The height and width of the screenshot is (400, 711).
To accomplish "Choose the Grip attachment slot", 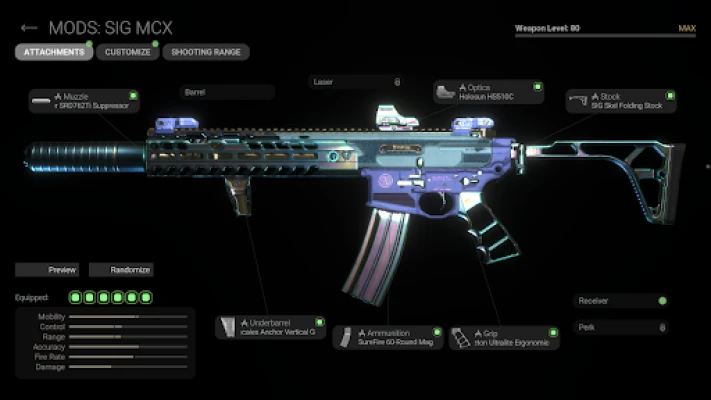I will pyautogui.click(x=503, y=337).
